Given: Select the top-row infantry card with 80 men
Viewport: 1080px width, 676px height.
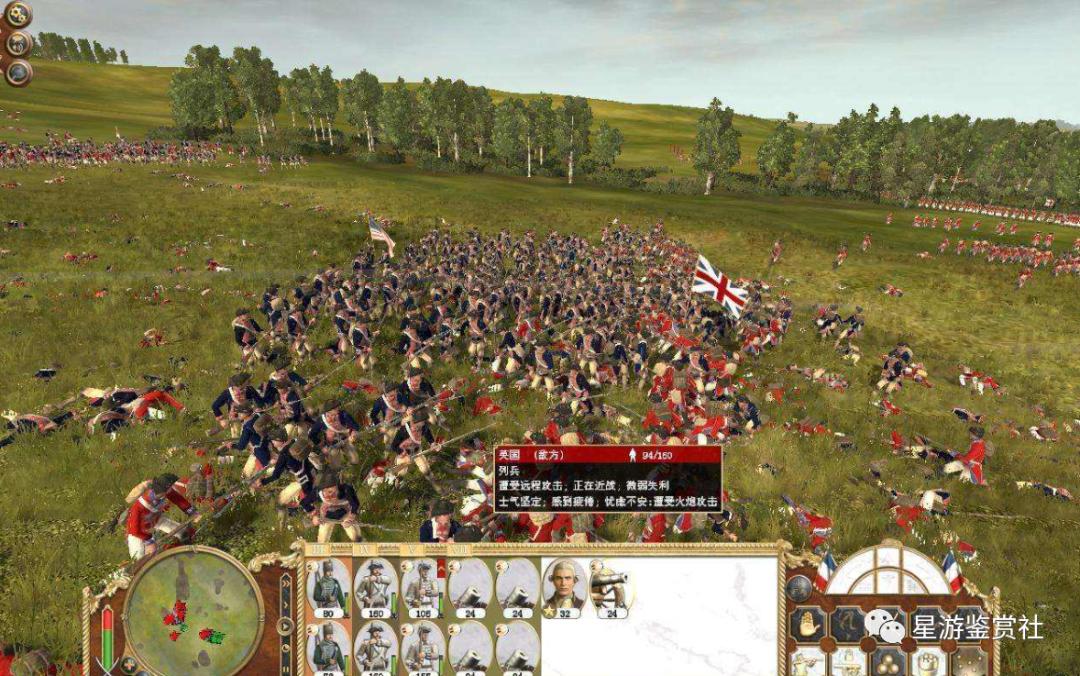Looking at the screenshot, I should (328, 588).
